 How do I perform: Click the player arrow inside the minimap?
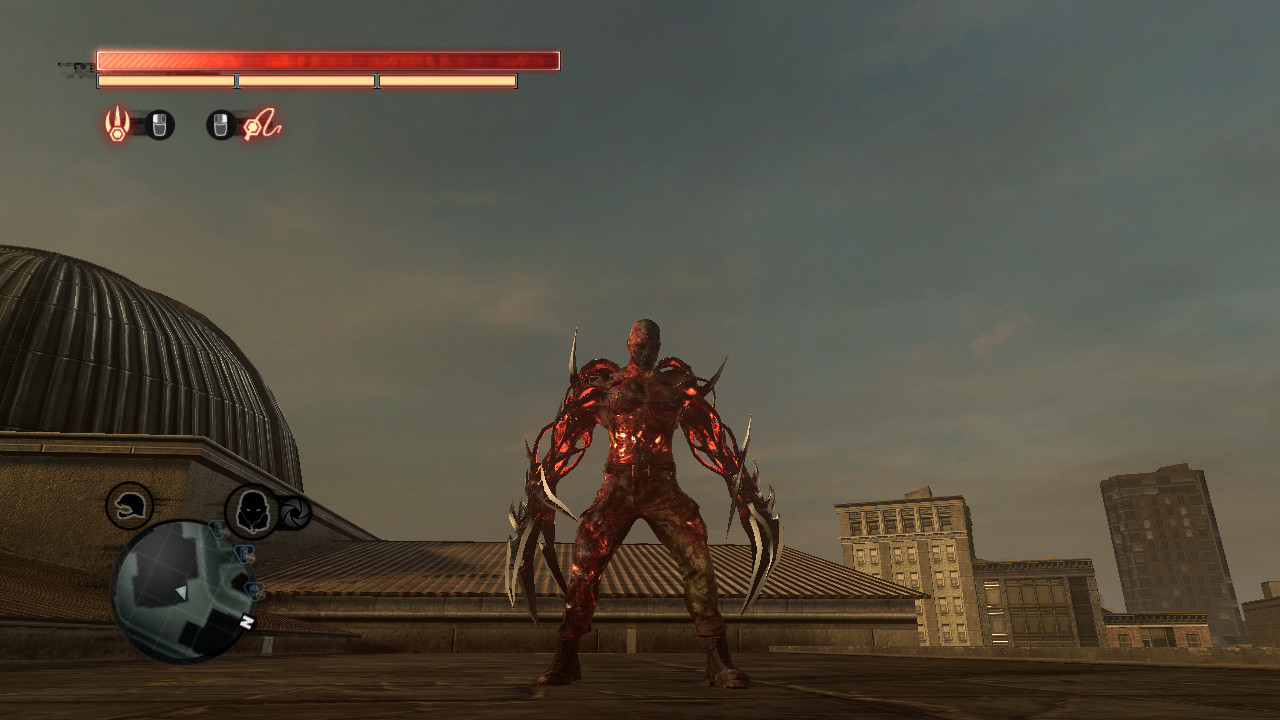point(182,593)
